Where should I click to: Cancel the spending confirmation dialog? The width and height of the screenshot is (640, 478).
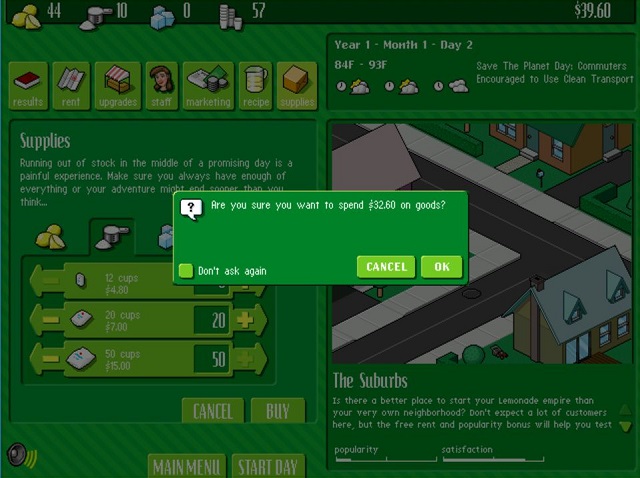point(385,266)
